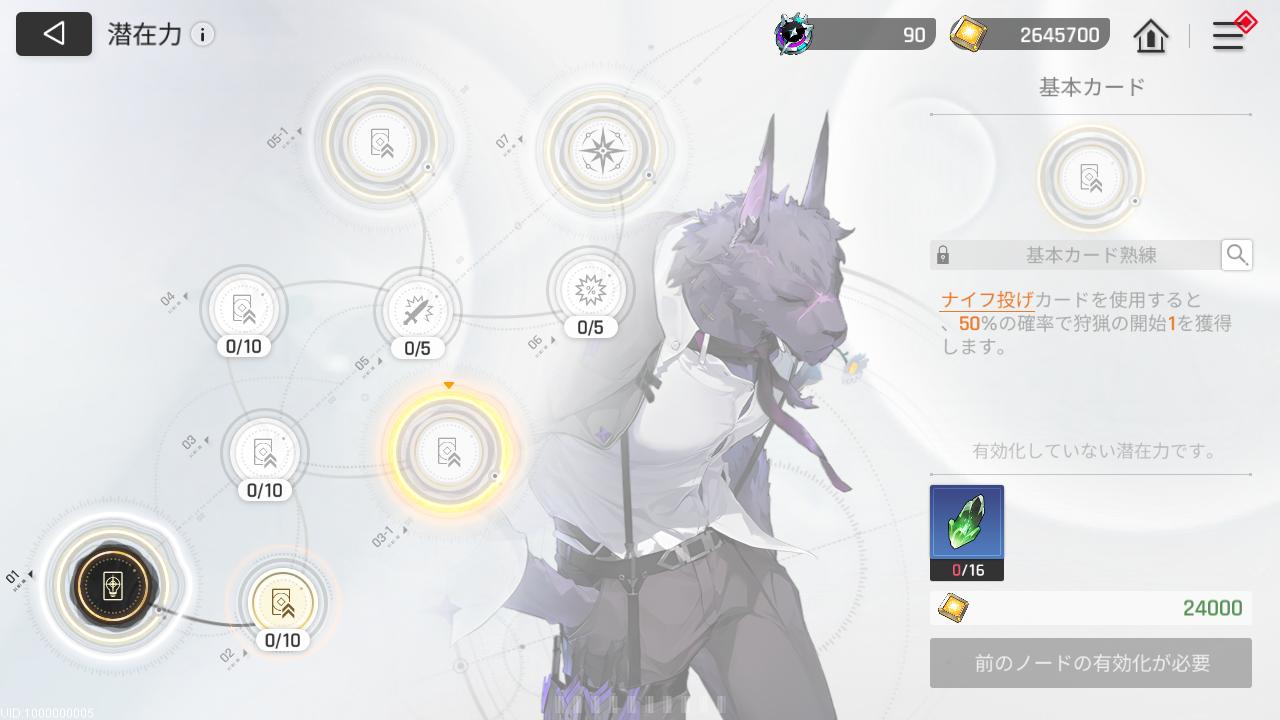
Task: Select the highlighted node 03-1
Action: pyautogui.click(x=448, y=452)
